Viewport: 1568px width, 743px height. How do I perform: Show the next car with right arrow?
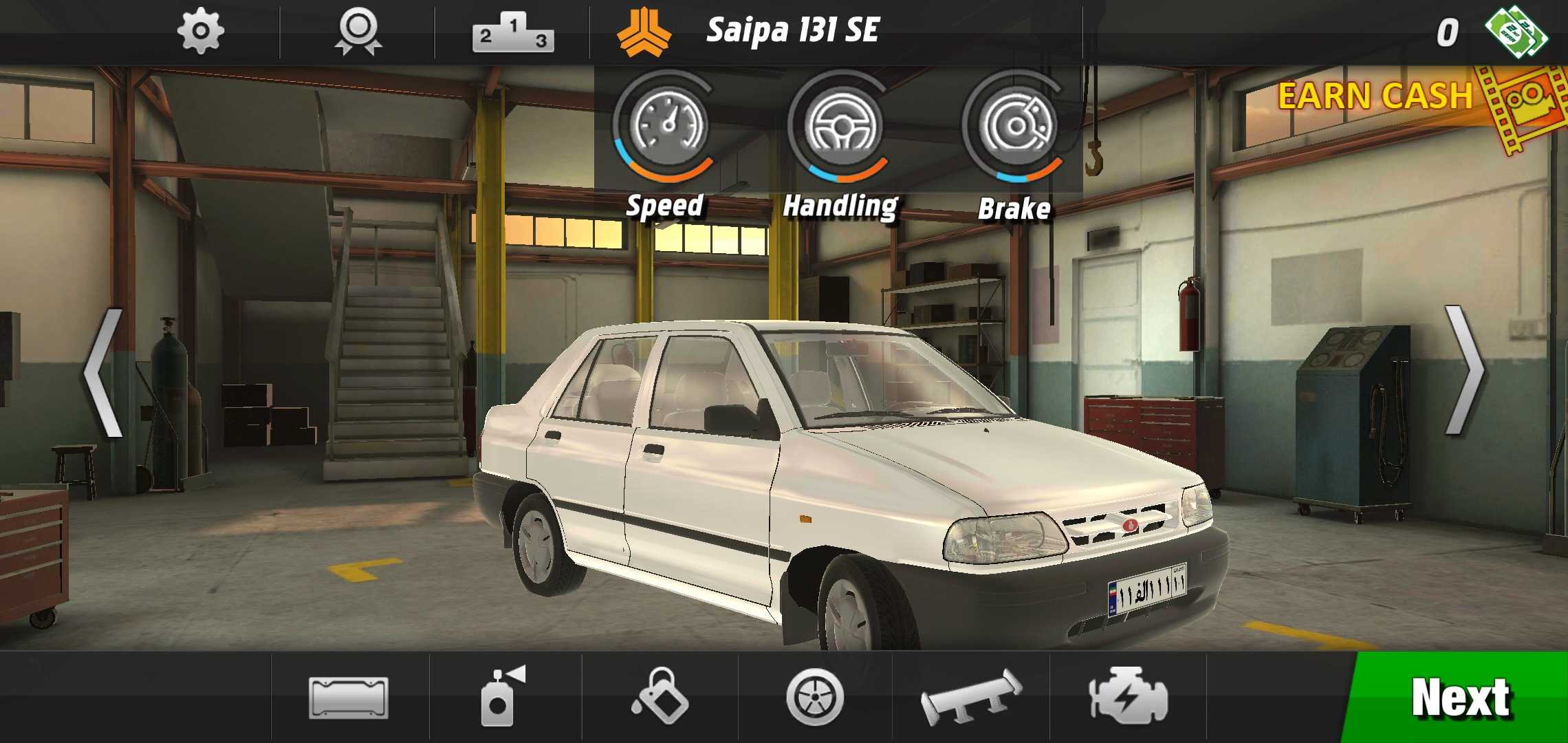click(x=1464, y=370)
